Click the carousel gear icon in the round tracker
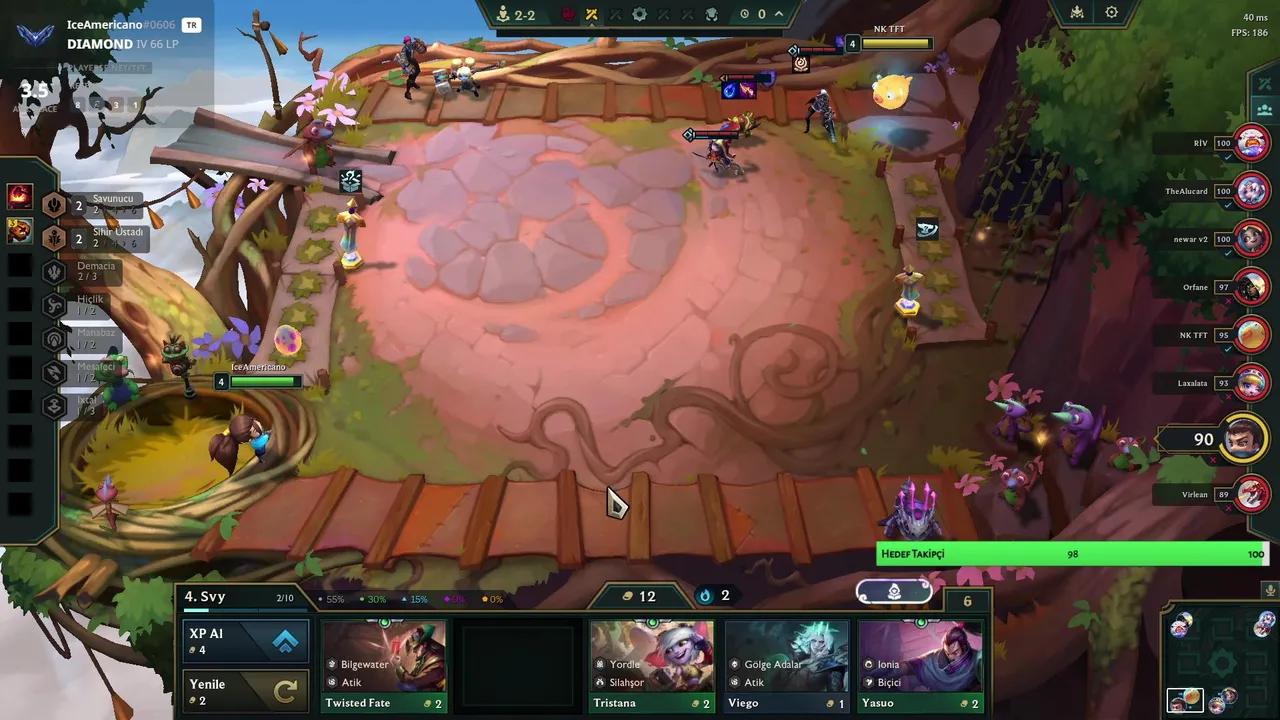1280x720 pixels. [x=639, y=14]
